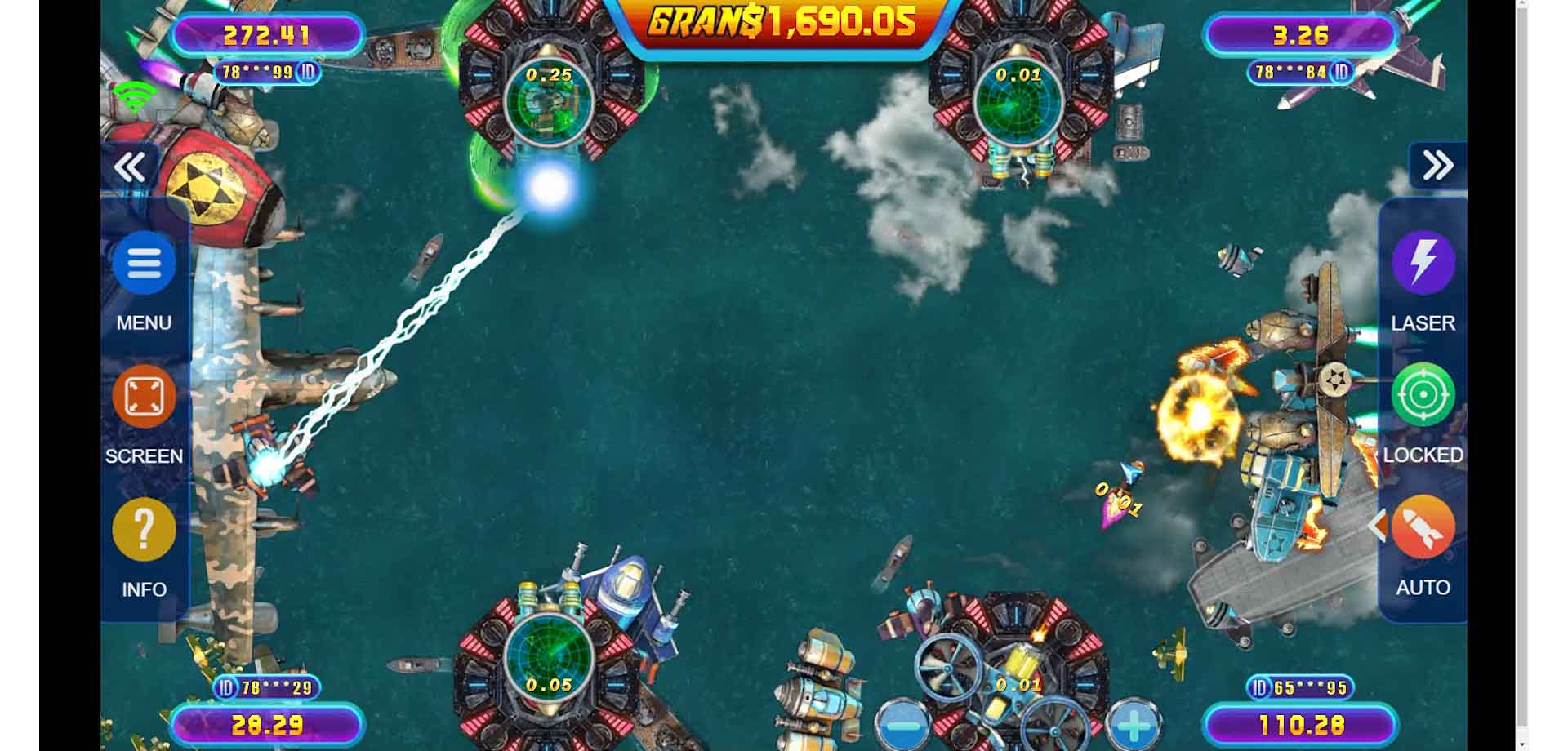Viewport: 1568px width, 751px height.
Task: Open the INFO question mark icon
Action: 144,529
